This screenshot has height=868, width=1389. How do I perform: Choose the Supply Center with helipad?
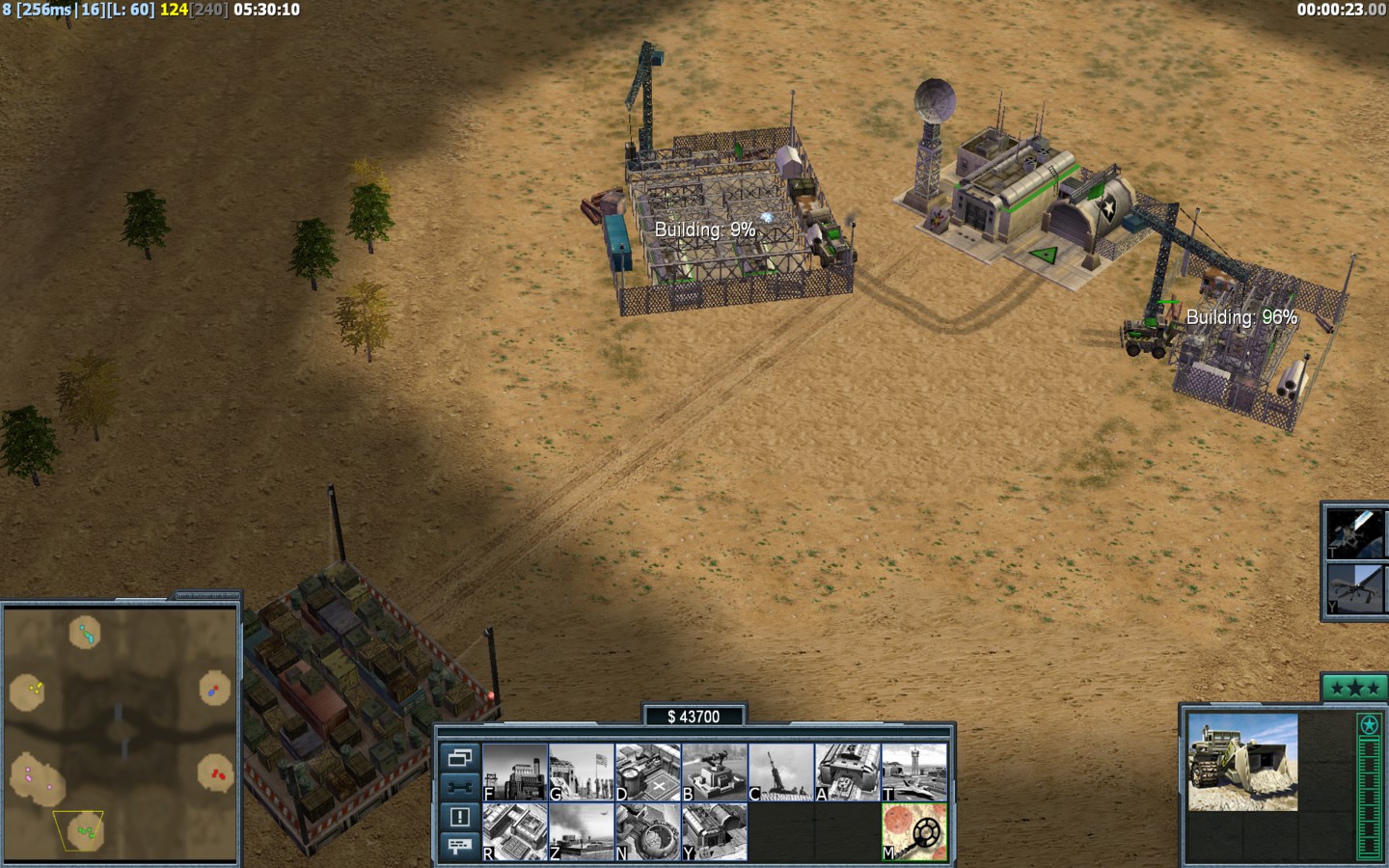(x=647, y=772)
